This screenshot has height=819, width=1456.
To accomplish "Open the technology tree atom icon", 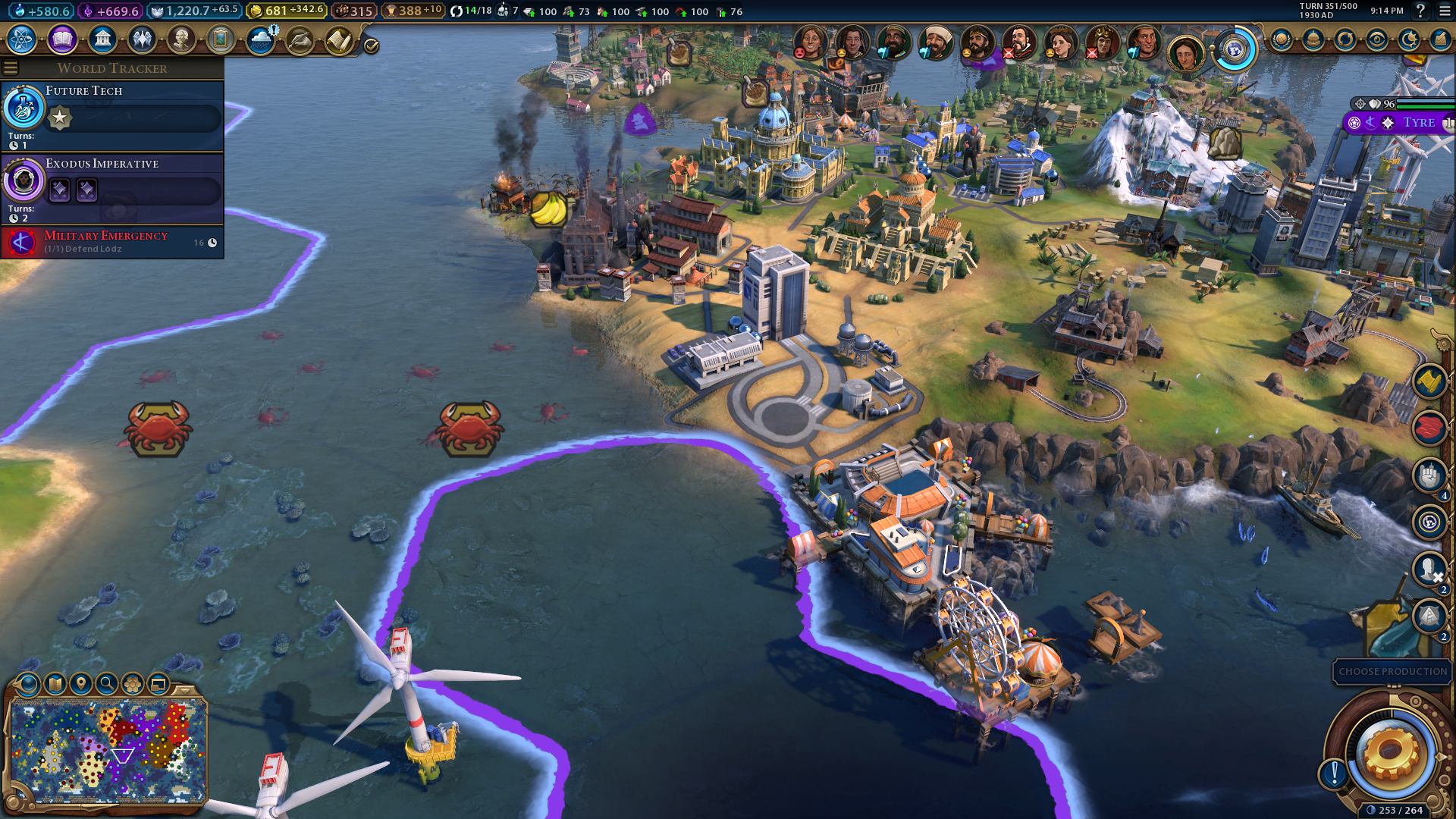I will [22, 39].
